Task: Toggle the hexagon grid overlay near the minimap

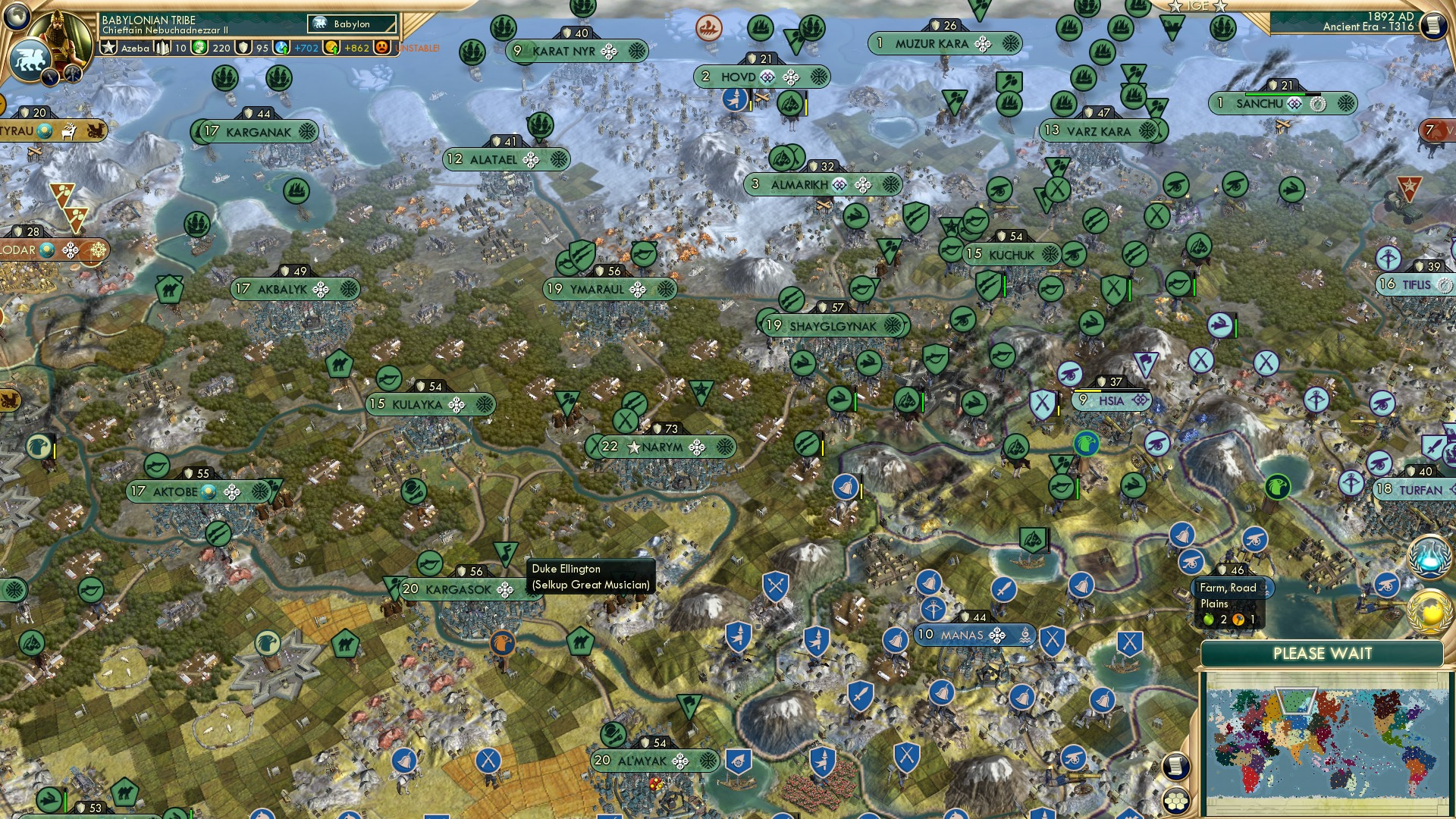Action: [1175, 801]
